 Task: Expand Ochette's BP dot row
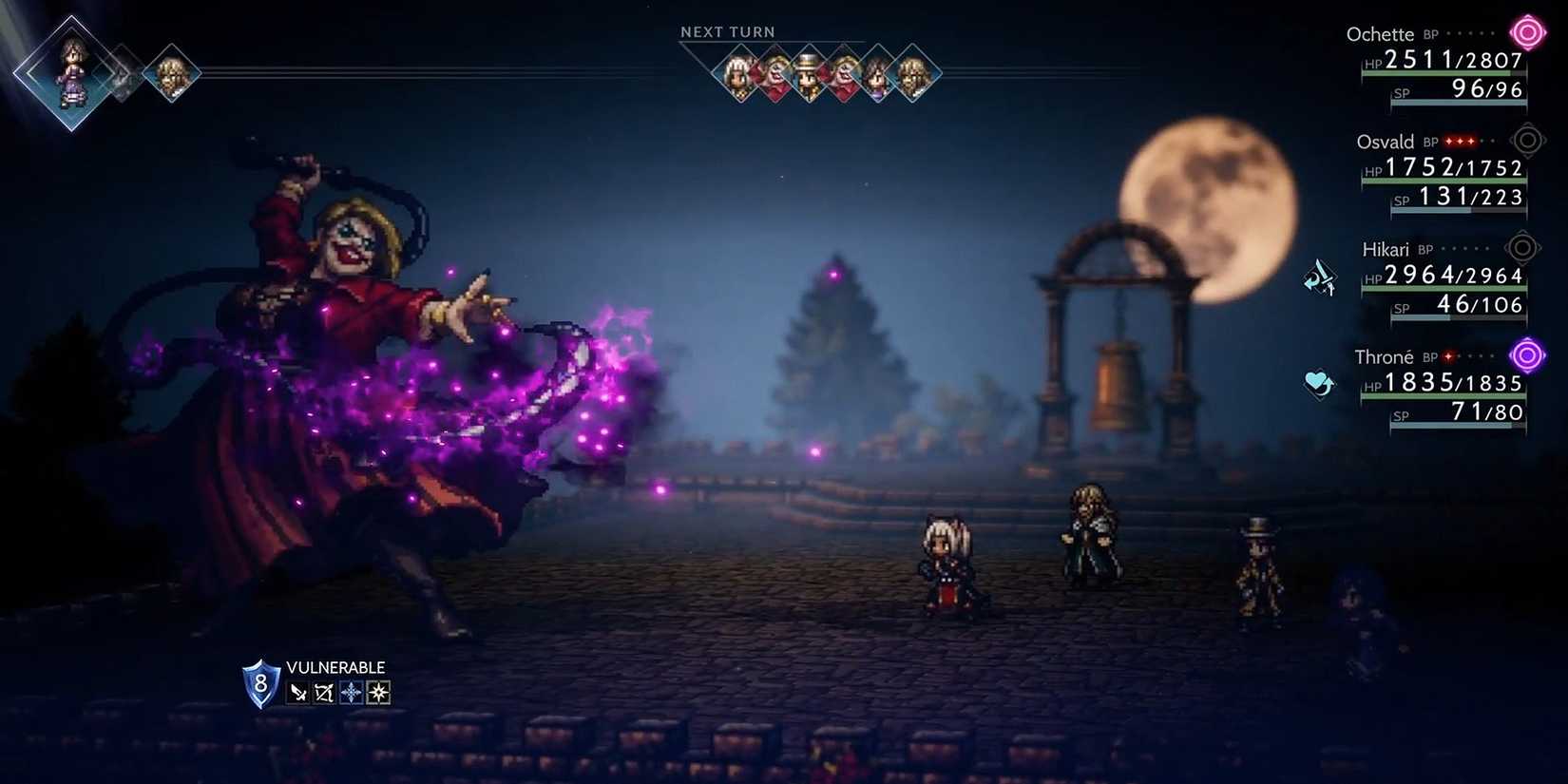1468,34
